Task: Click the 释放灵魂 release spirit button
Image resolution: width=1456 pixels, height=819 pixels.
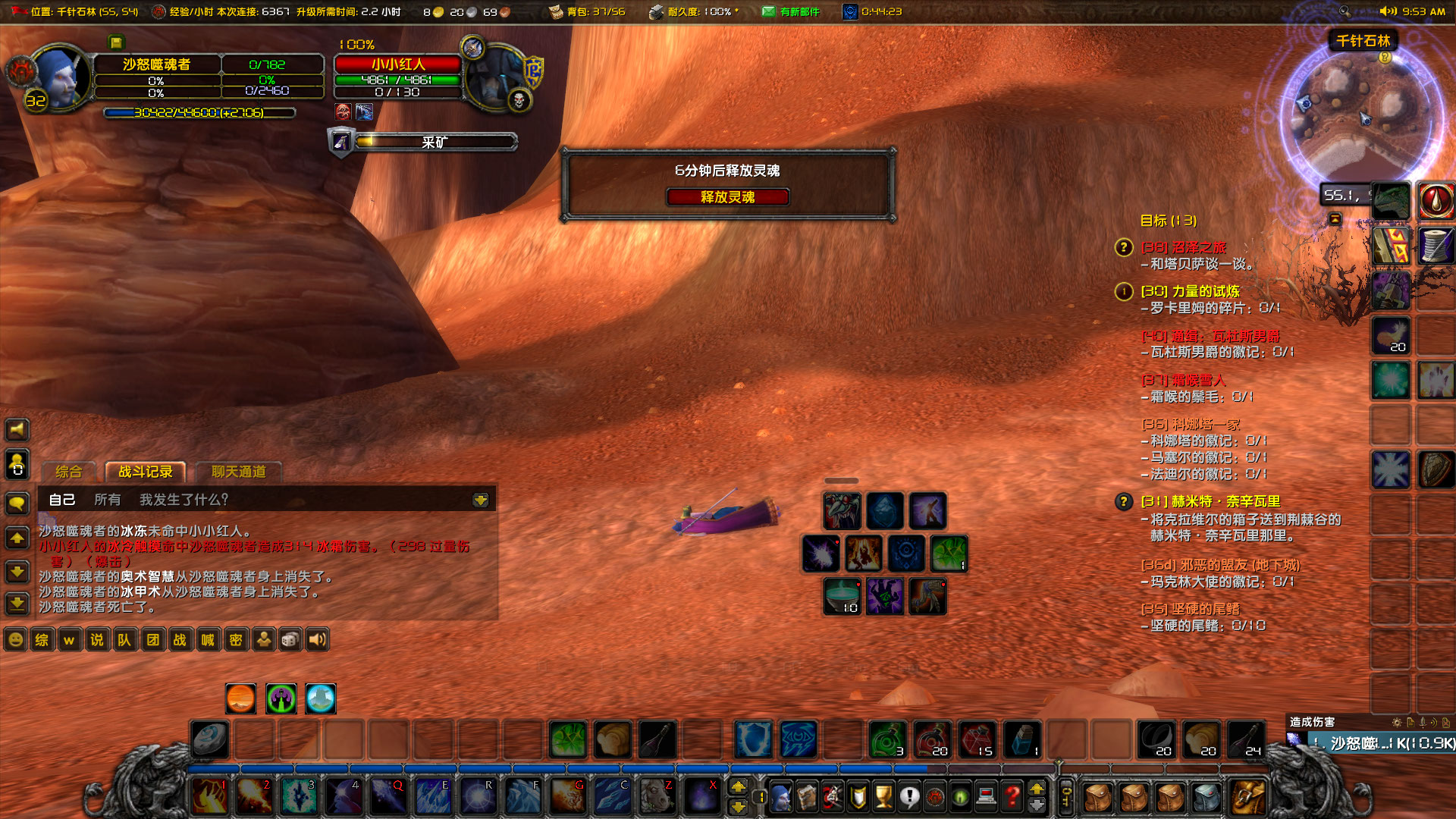Action: [727, 197]
